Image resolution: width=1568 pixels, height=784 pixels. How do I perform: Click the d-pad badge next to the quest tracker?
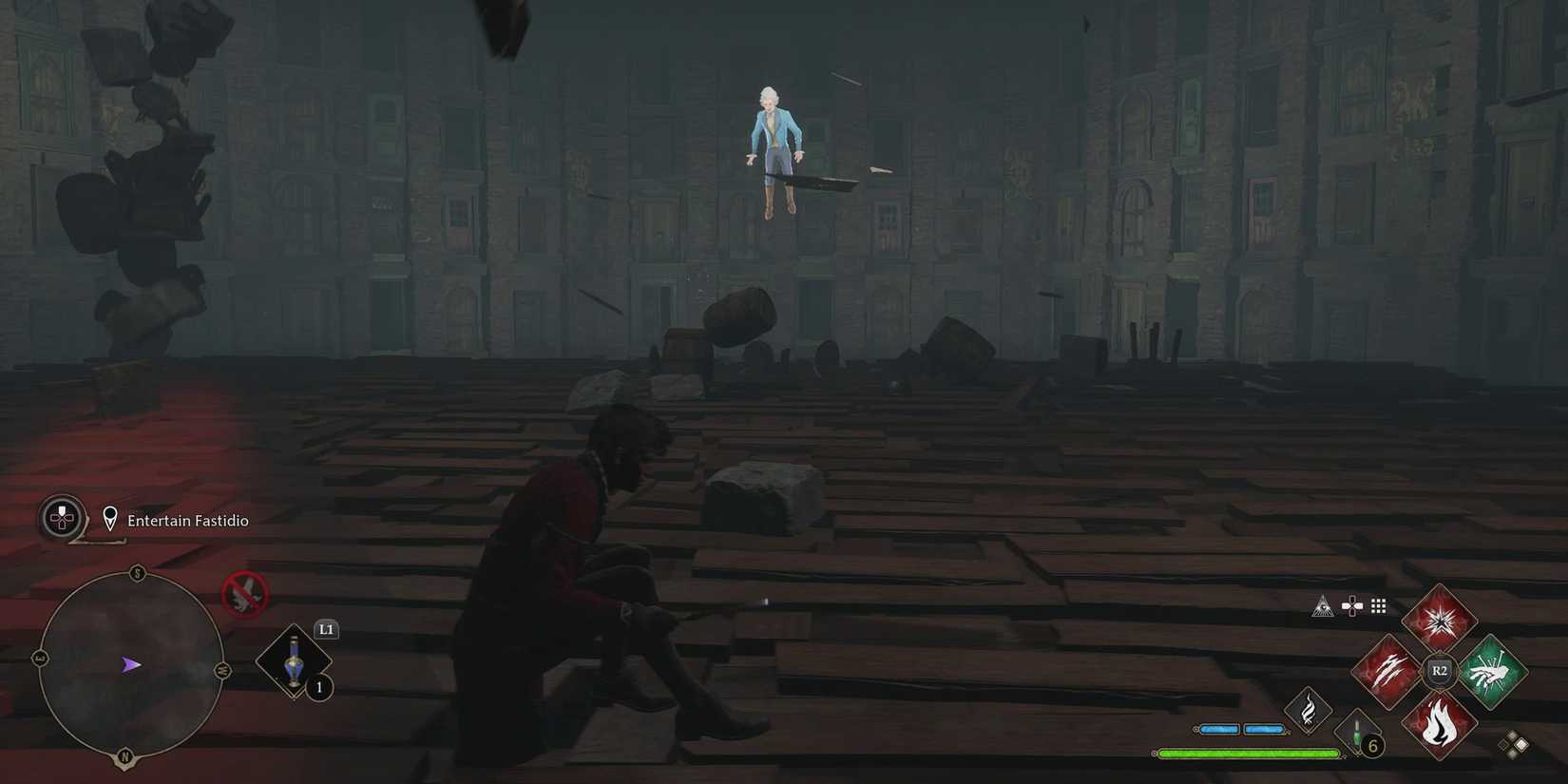pos(60,520)
